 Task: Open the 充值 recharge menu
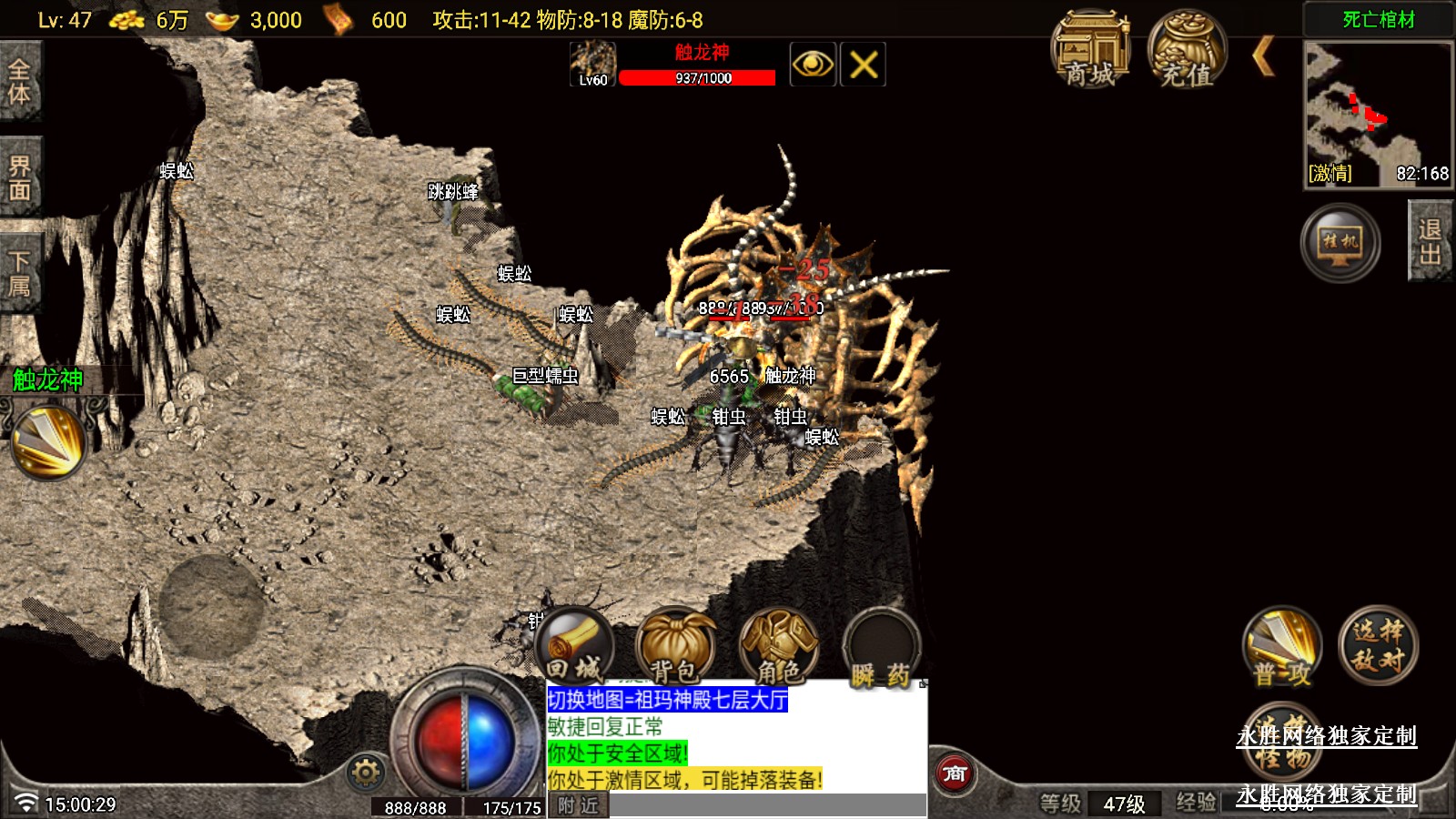click(1187, 51)
